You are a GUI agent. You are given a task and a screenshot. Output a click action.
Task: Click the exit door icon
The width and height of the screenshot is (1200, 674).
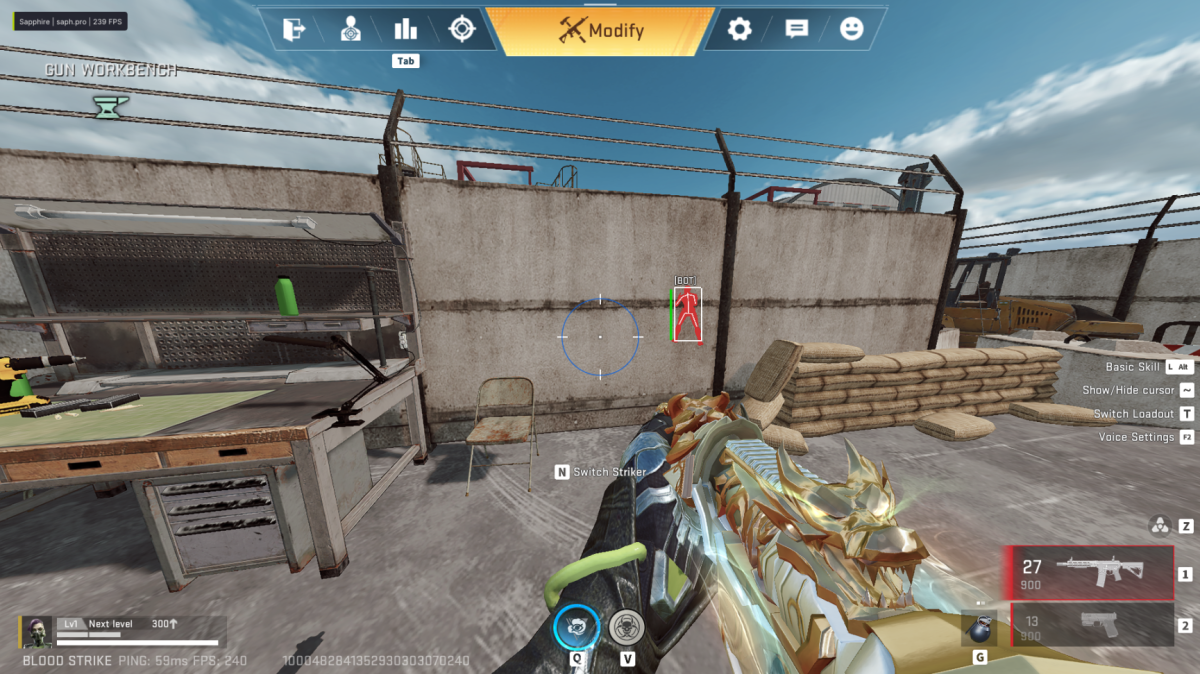pos(294,29)
